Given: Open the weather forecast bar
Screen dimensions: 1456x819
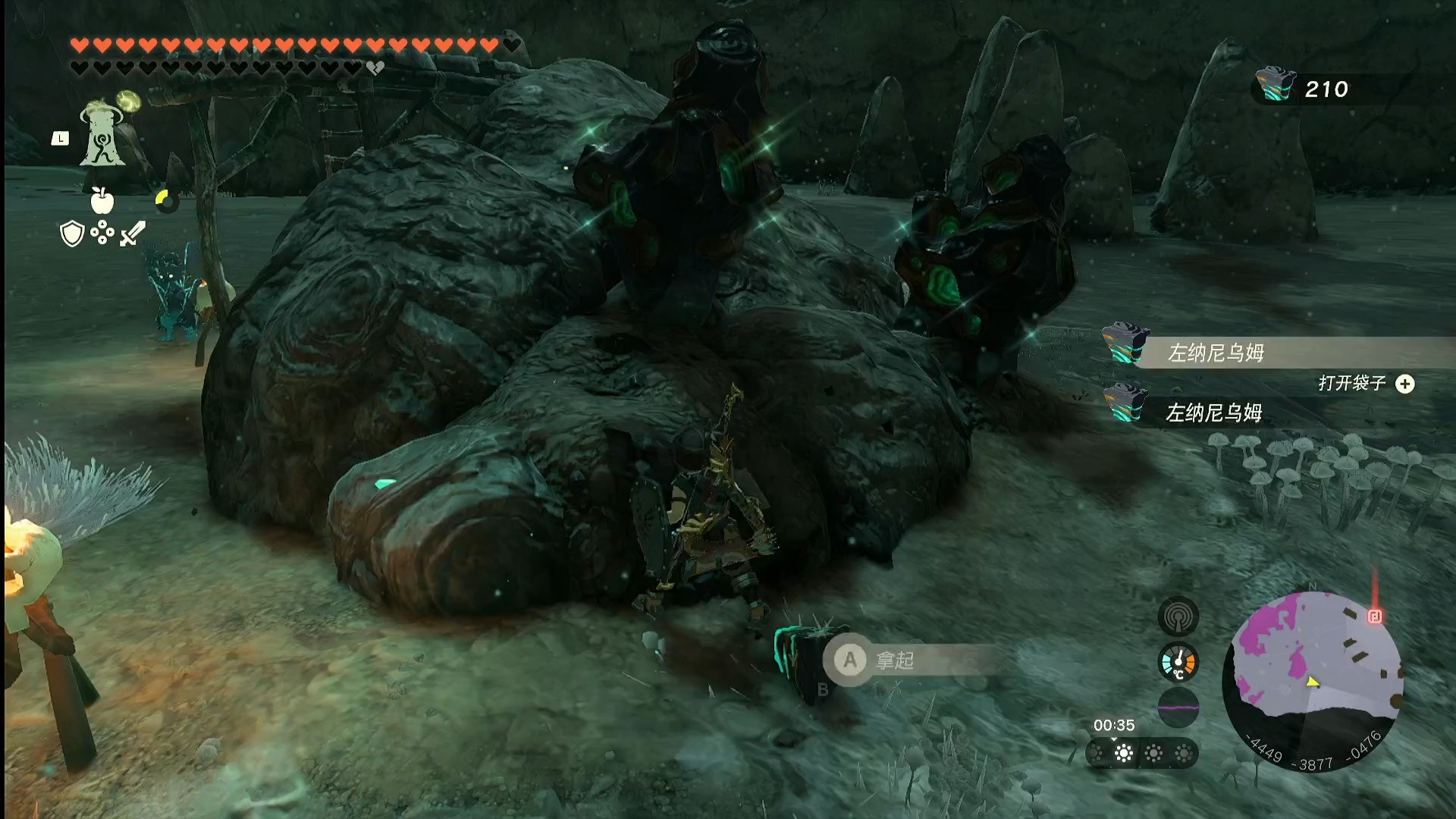Looking at the screenshot, I should click(1141, 753).
